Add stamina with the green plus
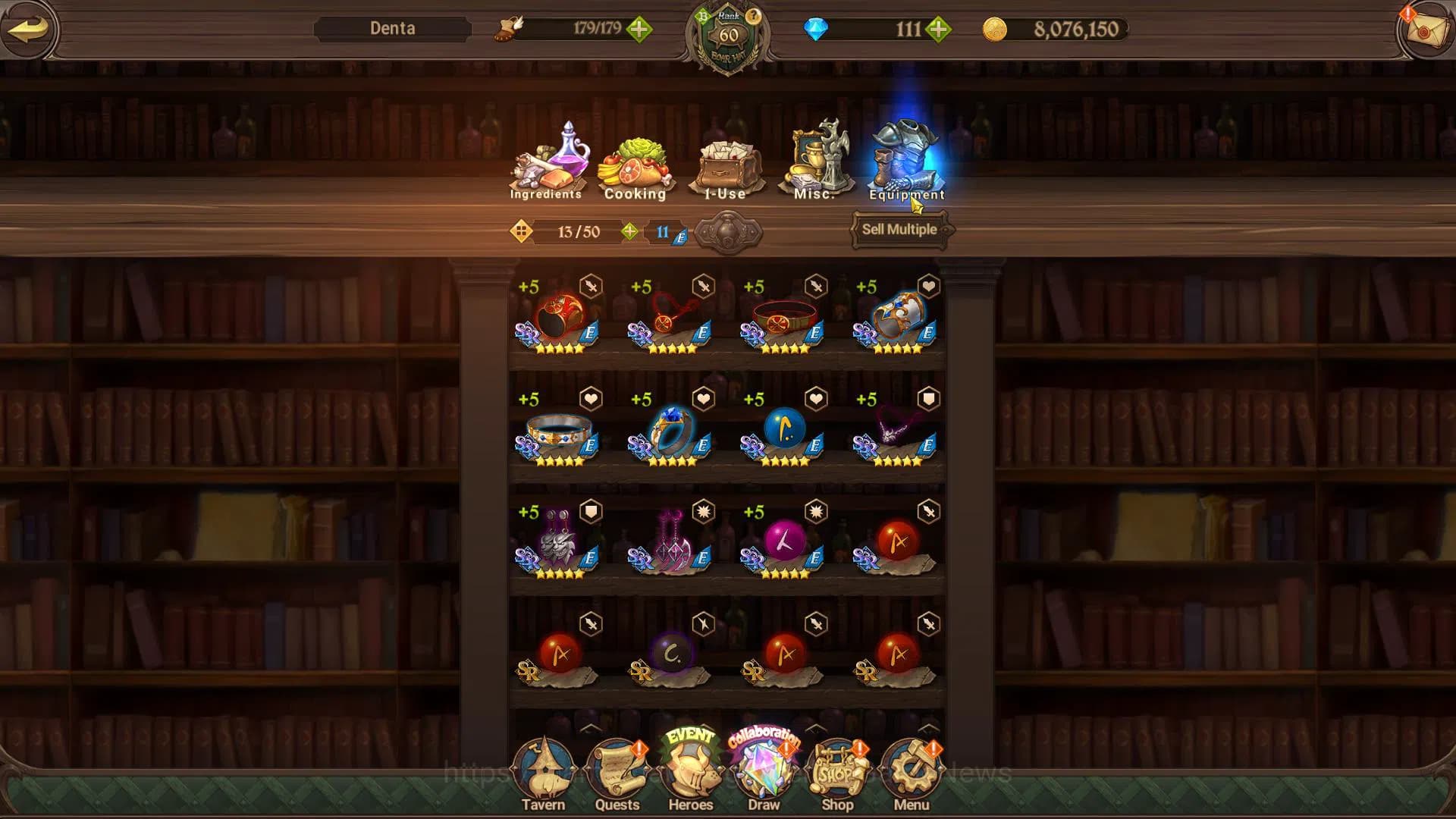This screenshot has height=819, width=1456. point(639,30)
